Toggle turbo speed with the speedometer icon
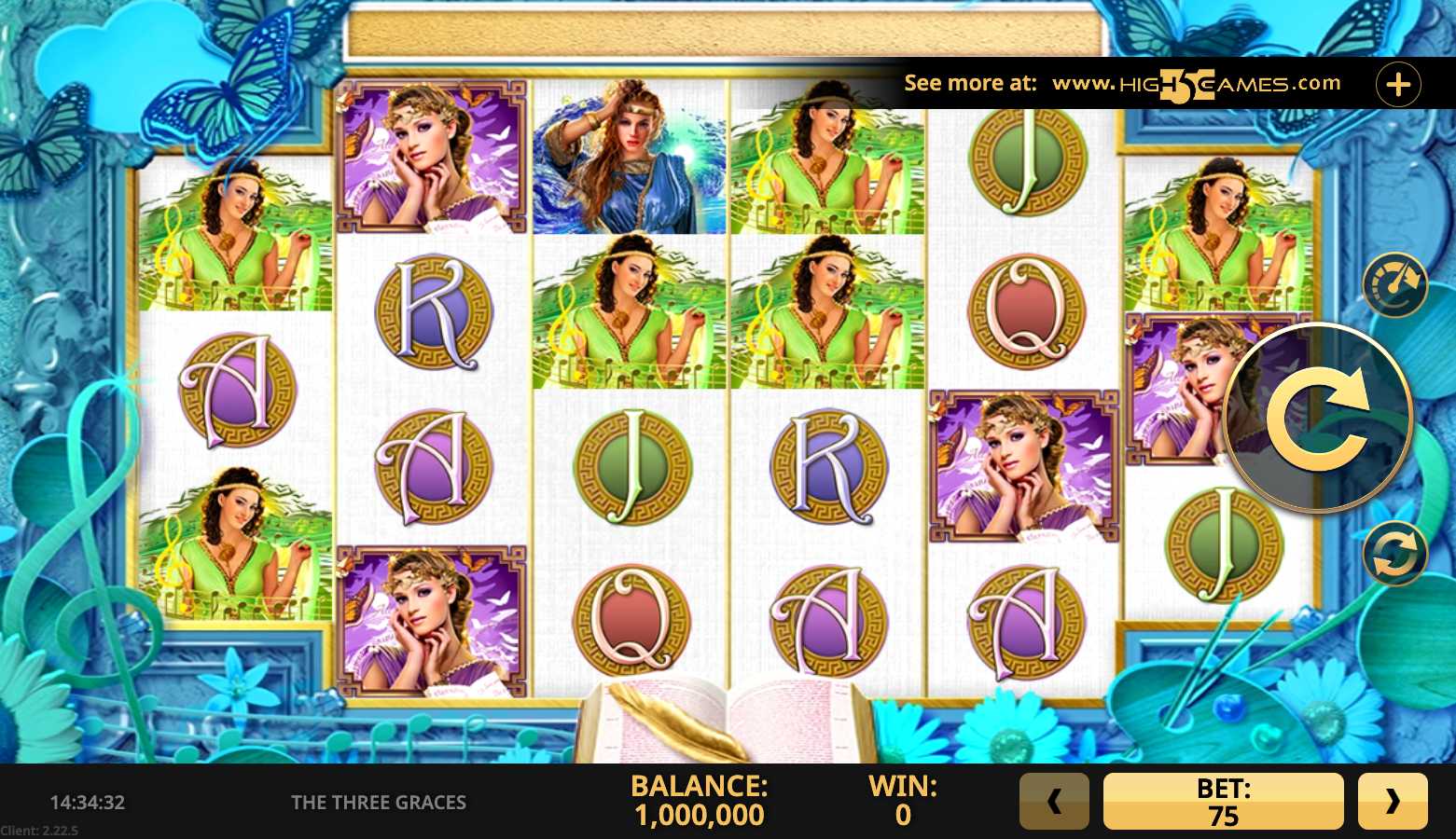1456x839 pixels. (1395, 284)
